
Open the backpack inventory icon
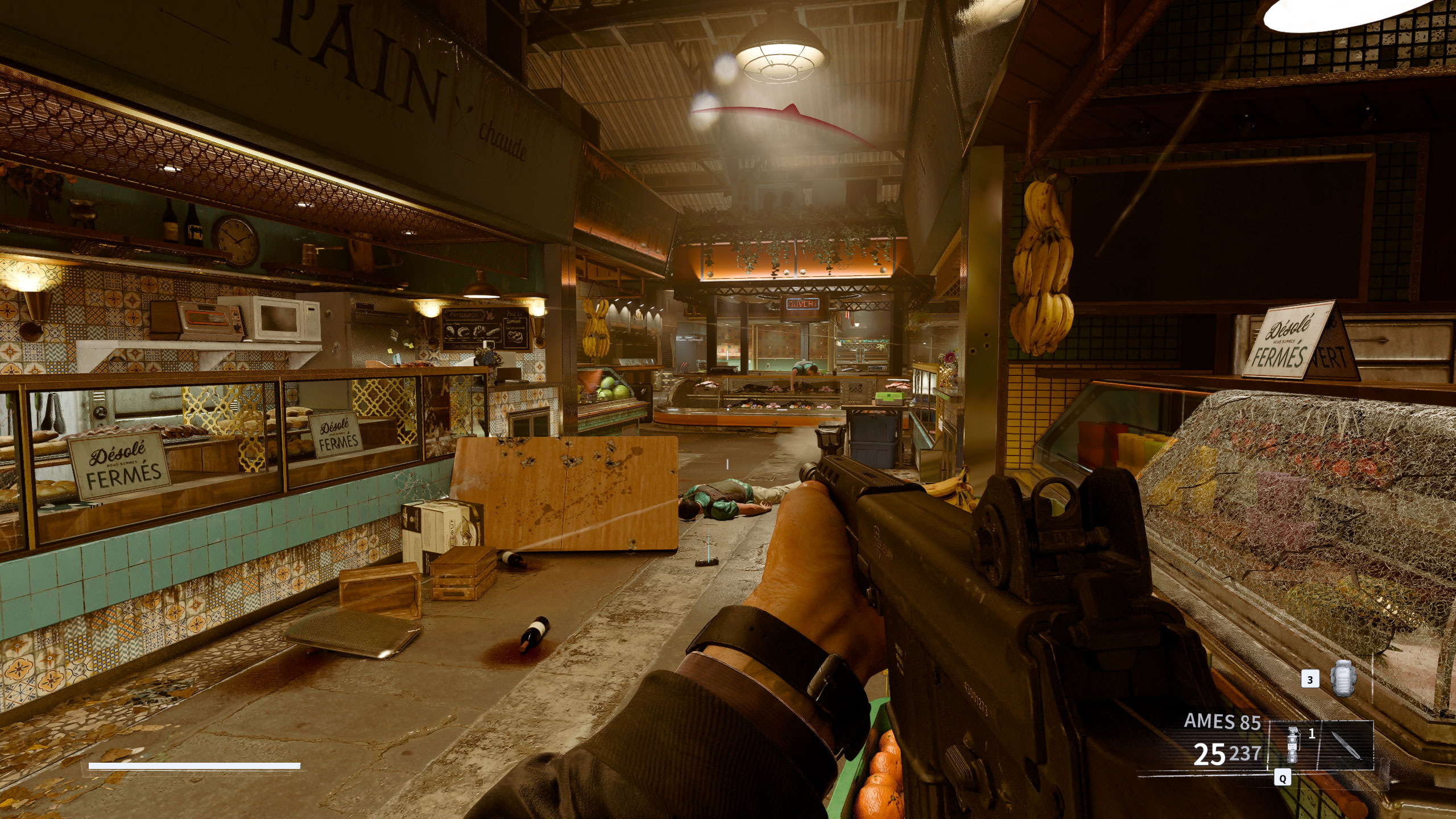1343,679
